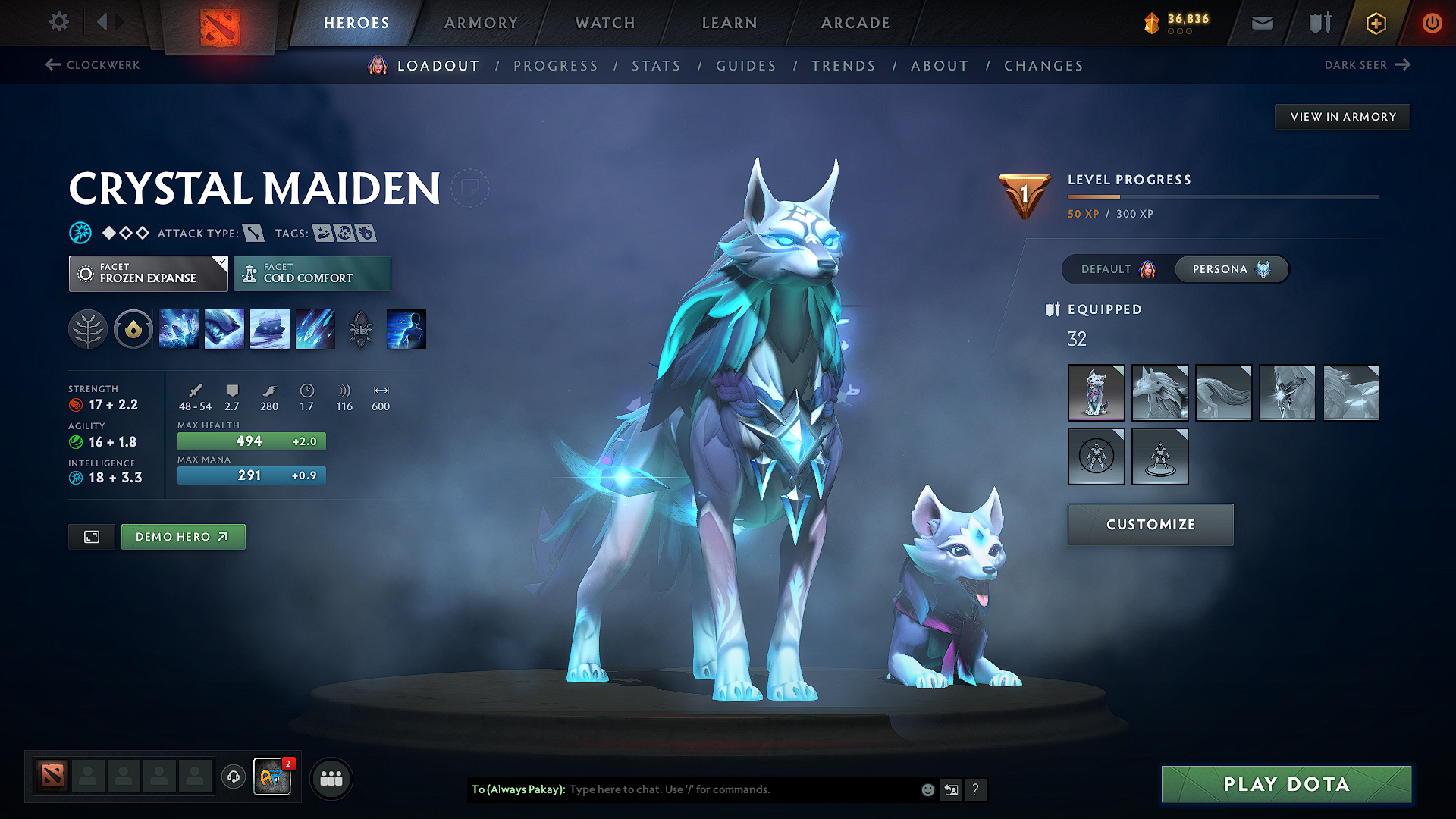
Task: Open the Guides tab
Action: tap(746, 66)
